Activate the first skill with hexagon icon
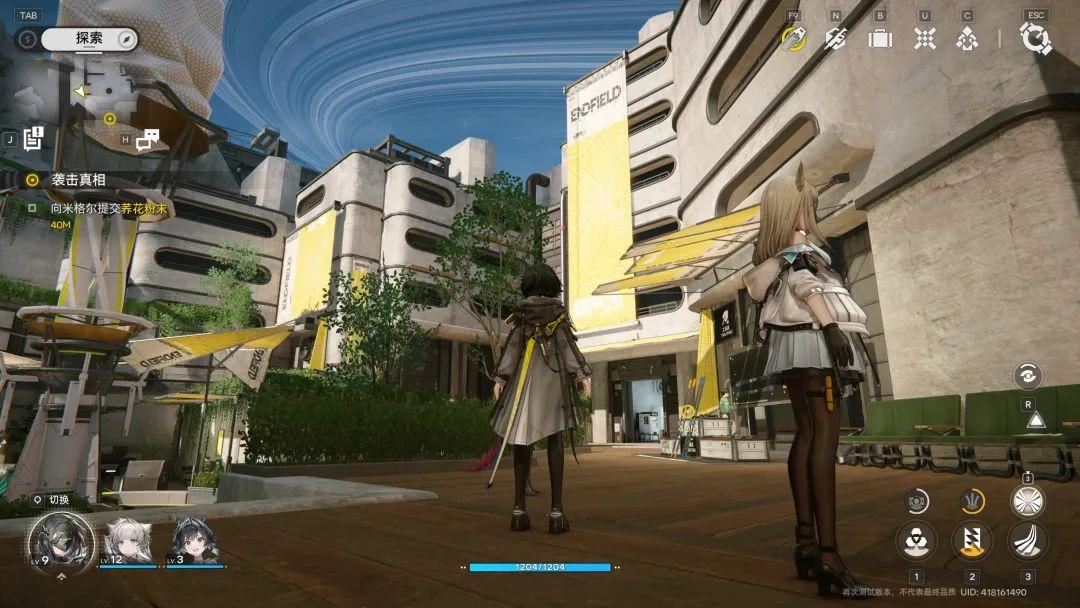The image size is (1080, 608). click(916, 540)
